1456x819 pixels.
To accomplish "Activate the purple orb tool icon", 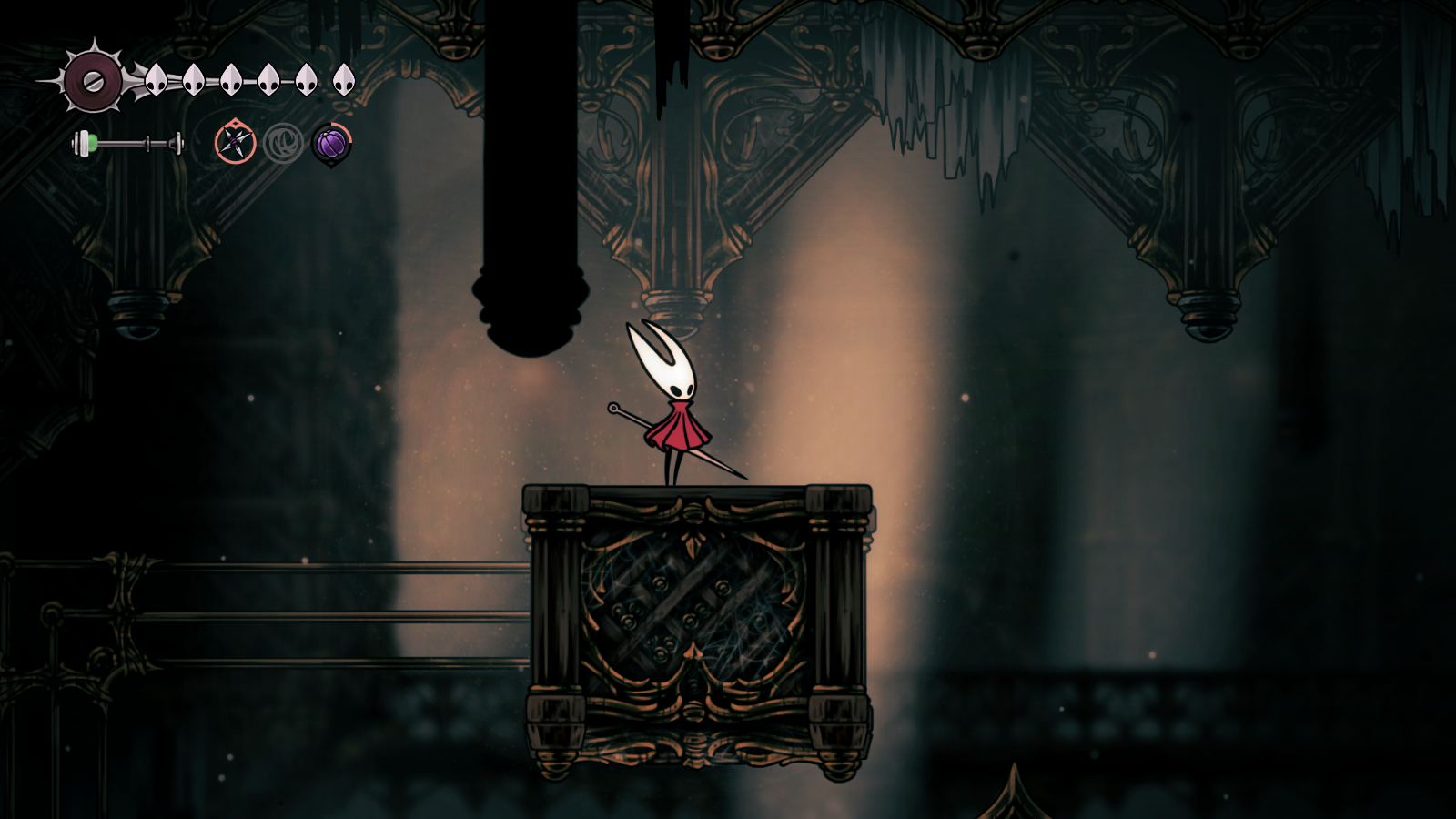I will tap(331, 143).
